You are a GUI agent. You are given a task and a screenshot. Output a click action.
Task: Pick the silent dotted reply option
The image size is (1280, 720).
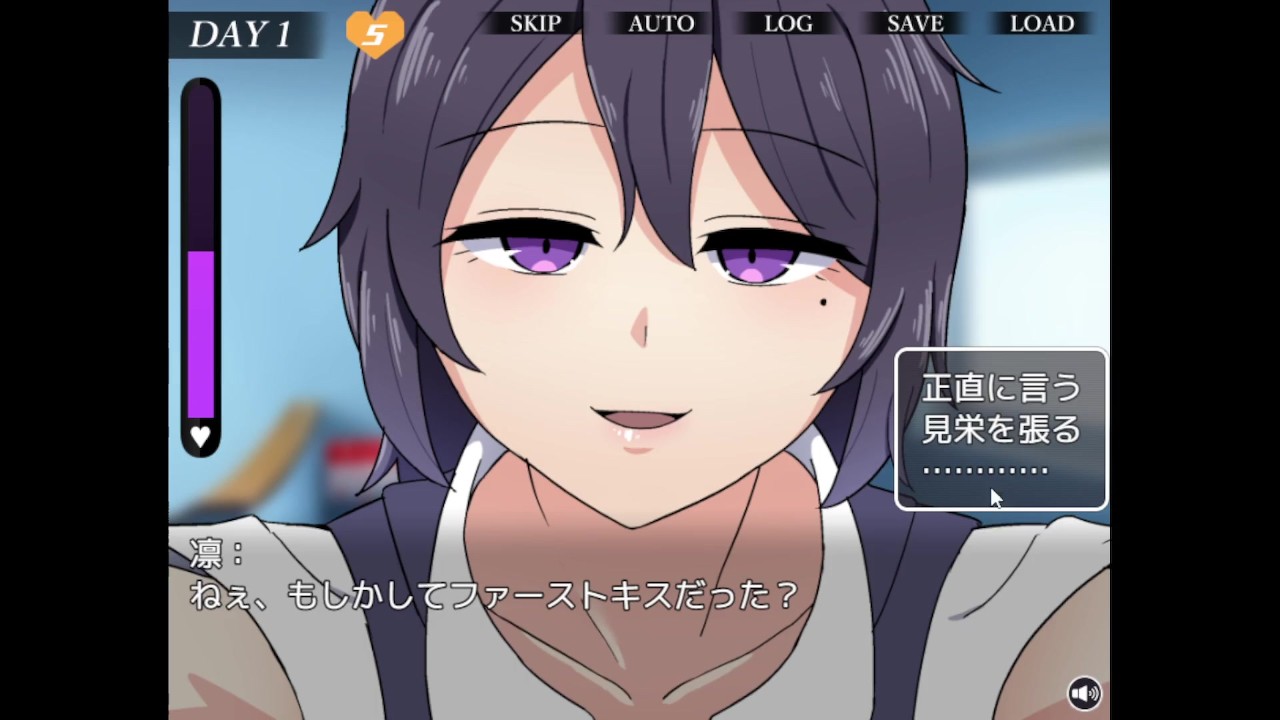[x=985, y=469]
